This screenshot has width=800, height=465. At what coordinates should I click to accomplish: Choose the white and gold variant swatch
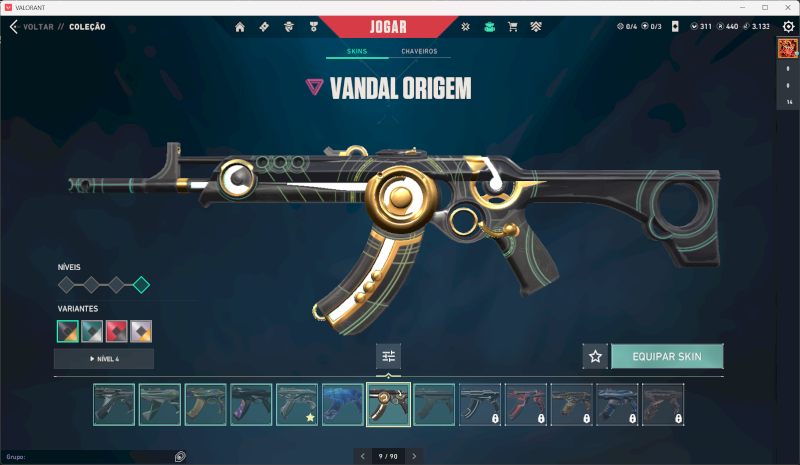(x=141, y=330)
